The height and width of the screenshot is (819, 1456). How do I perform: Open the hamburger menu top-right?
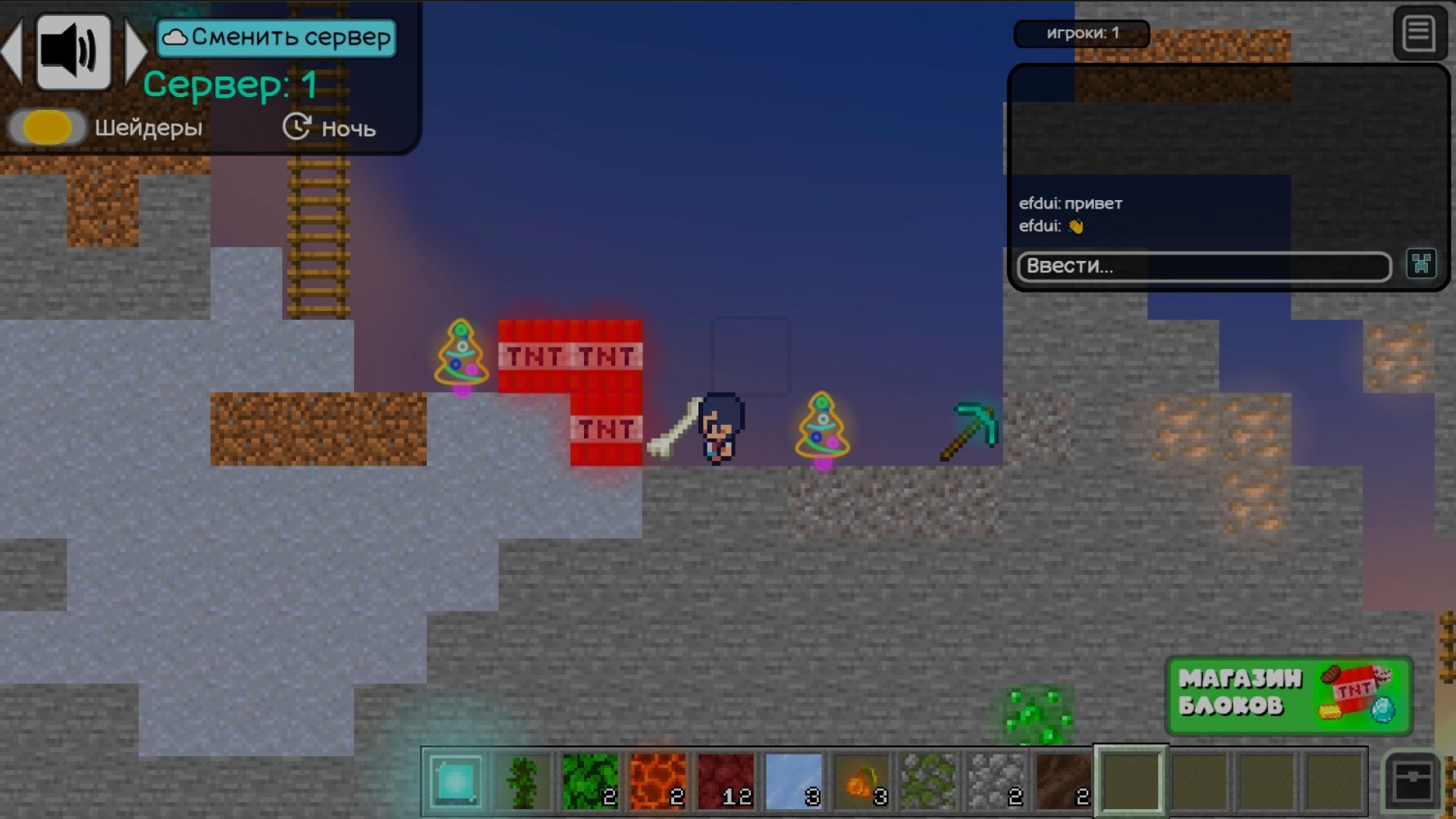(1421, 33)
